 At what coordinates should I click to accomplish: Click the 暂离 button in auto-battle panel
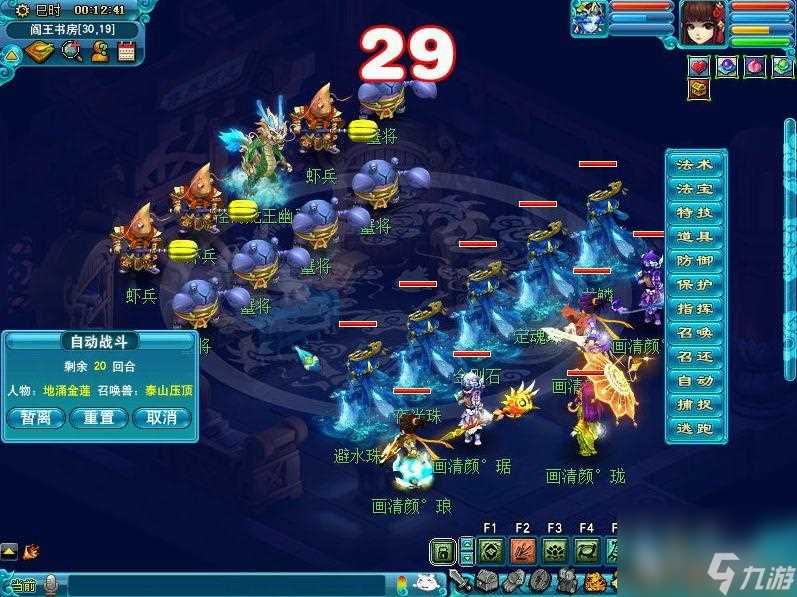pyautogui.click(x=35, y=418)
